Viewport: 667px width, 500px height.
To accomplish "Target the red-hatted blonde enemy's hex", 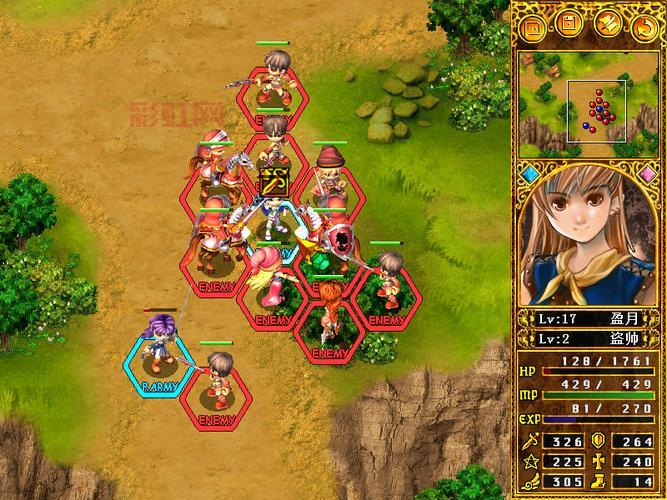I will click(328, 183).
